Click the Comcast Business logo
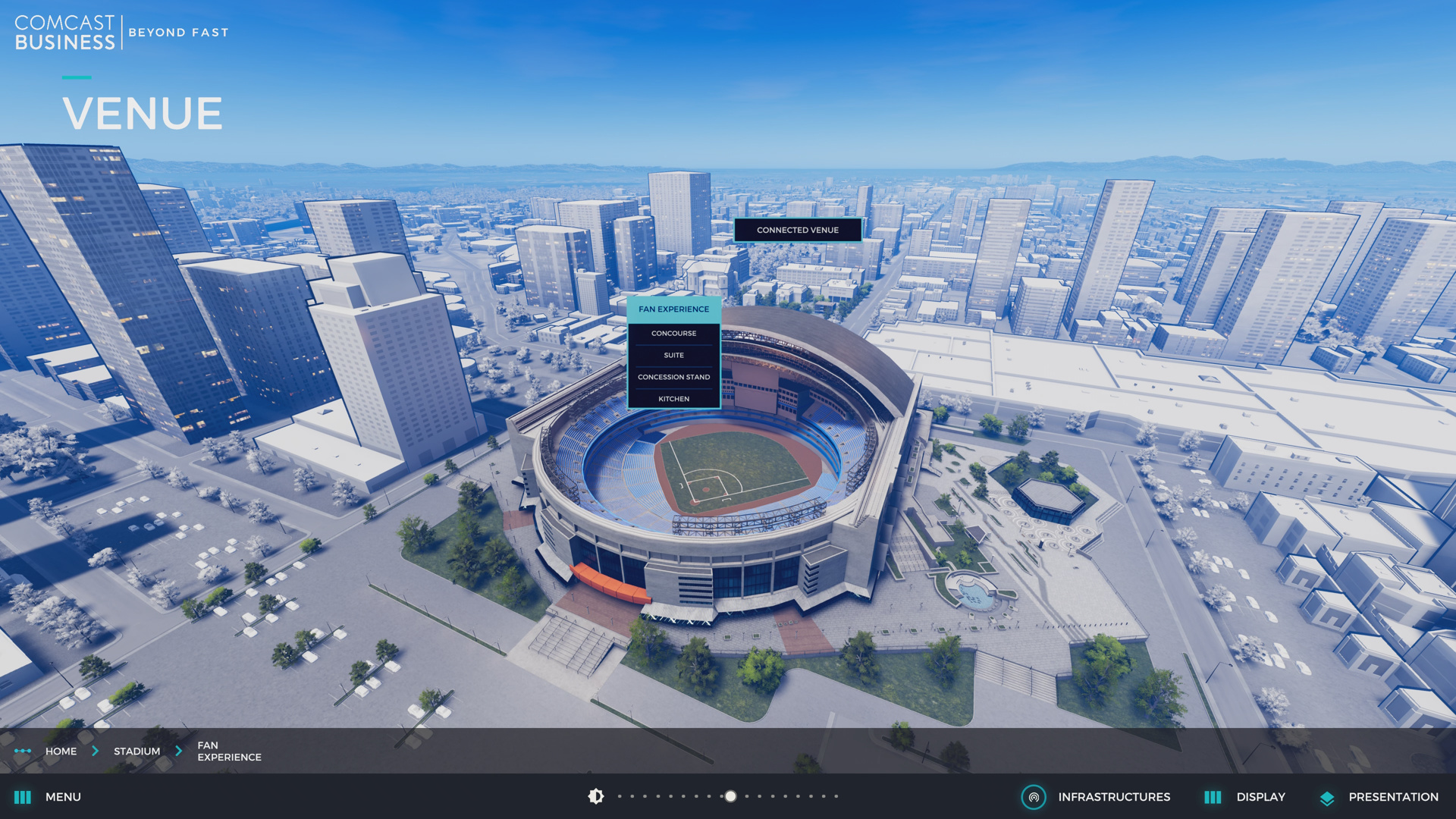 tap(65, 33)
